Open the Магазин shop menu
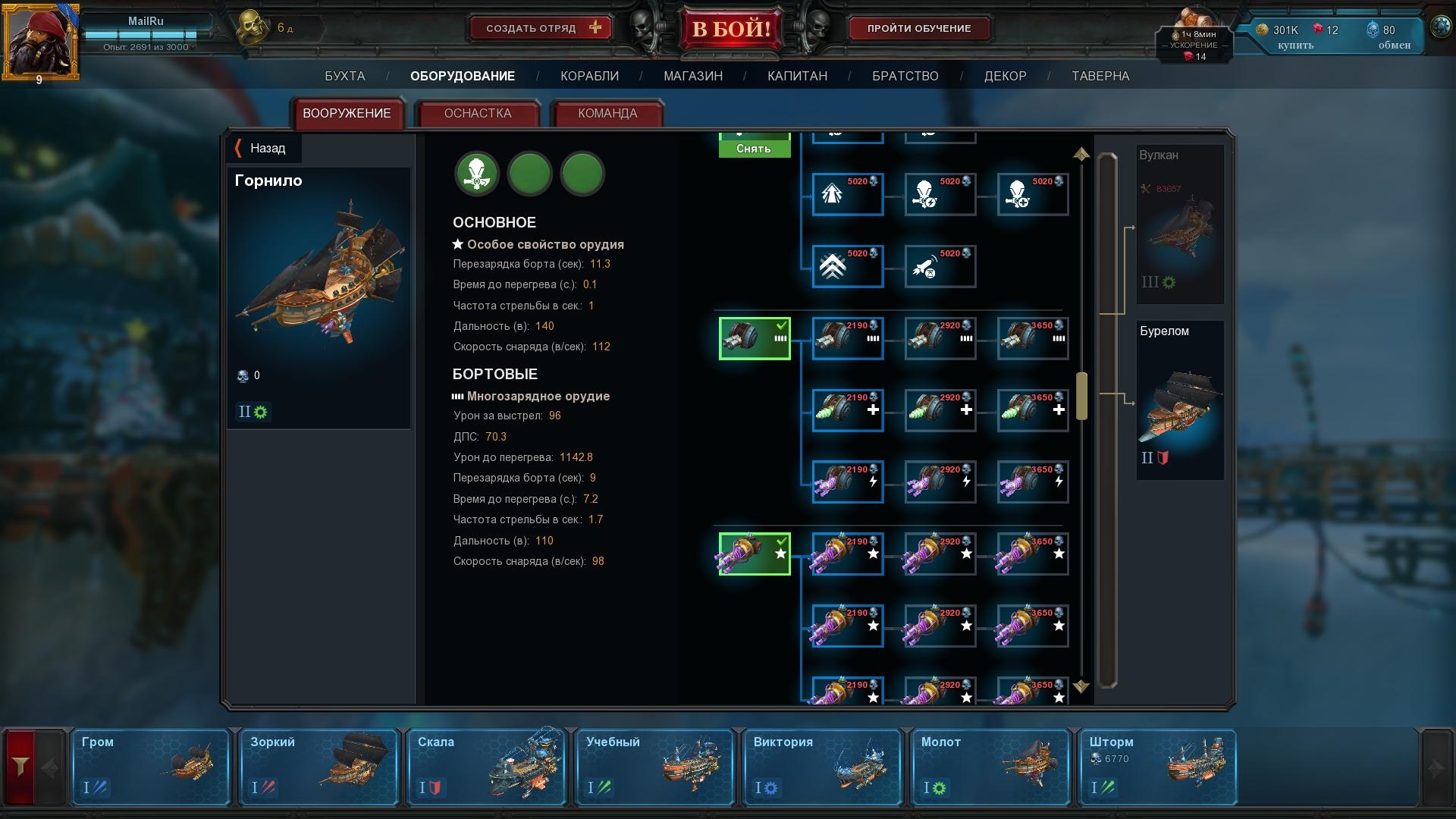Screen dimensions: 1456x819 pos(692,76)
